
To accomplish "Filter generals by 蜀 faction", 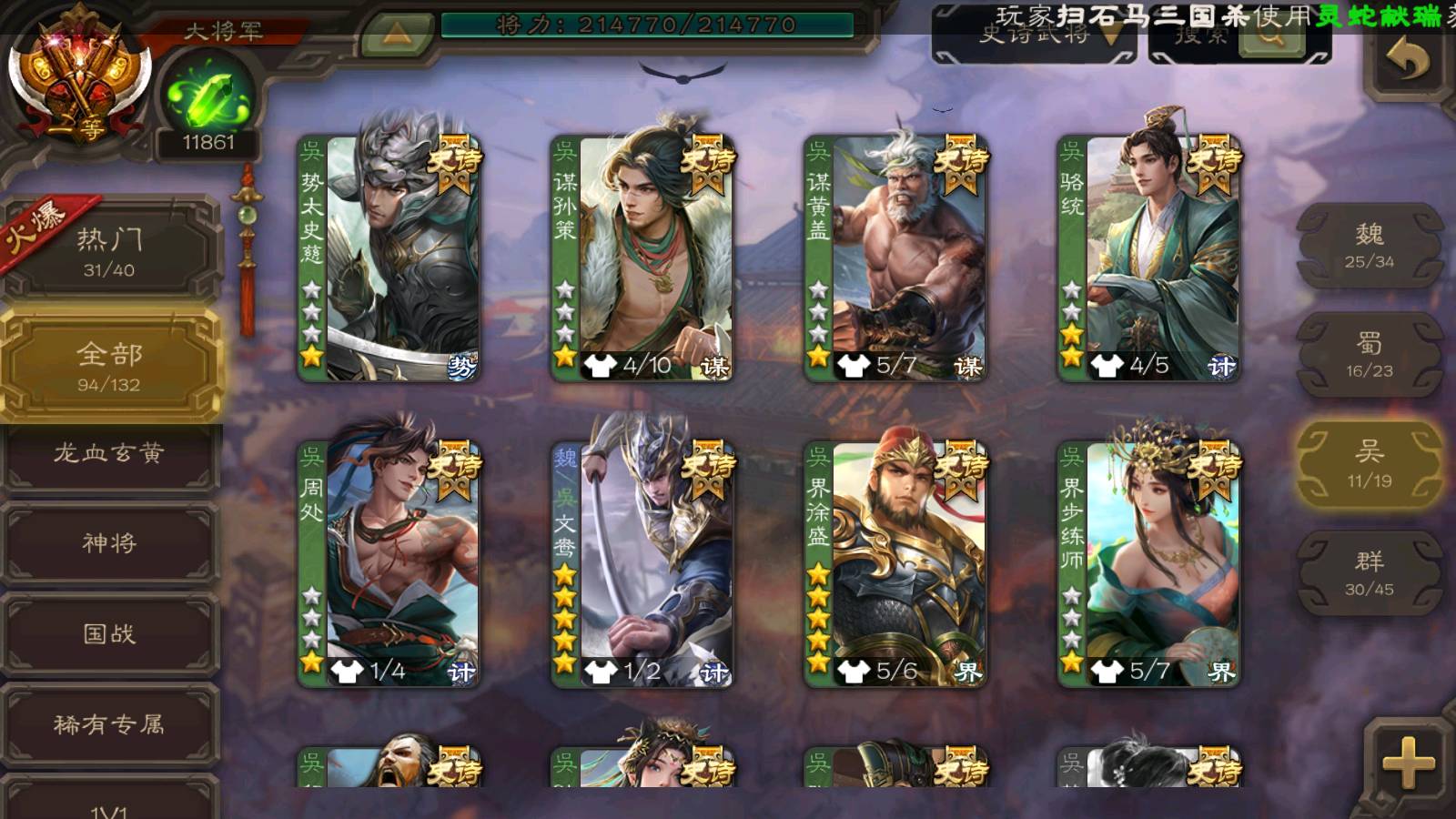I will [1369, 355].
